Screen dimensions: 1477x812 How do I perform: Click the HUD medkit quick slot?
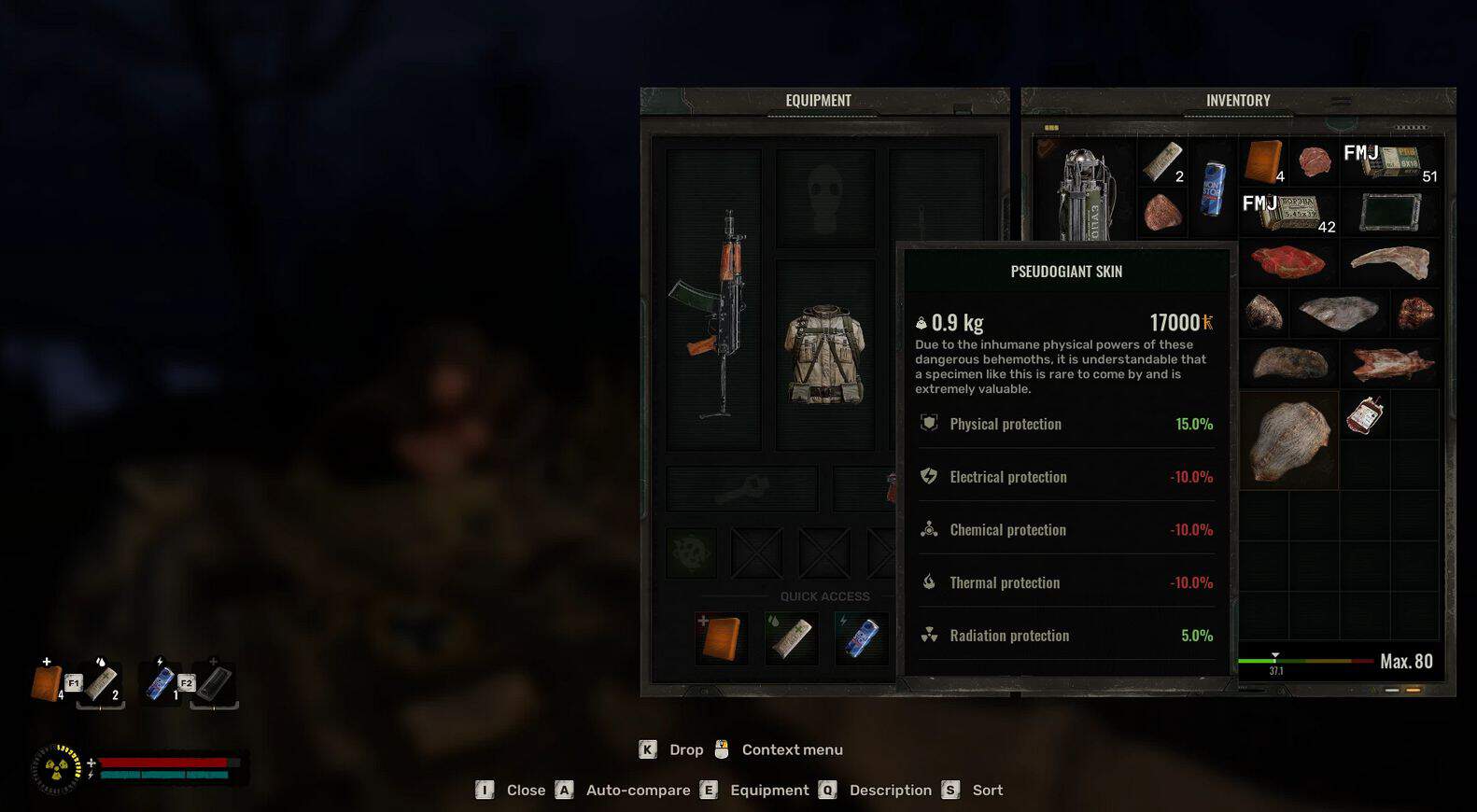pos(46,682)
